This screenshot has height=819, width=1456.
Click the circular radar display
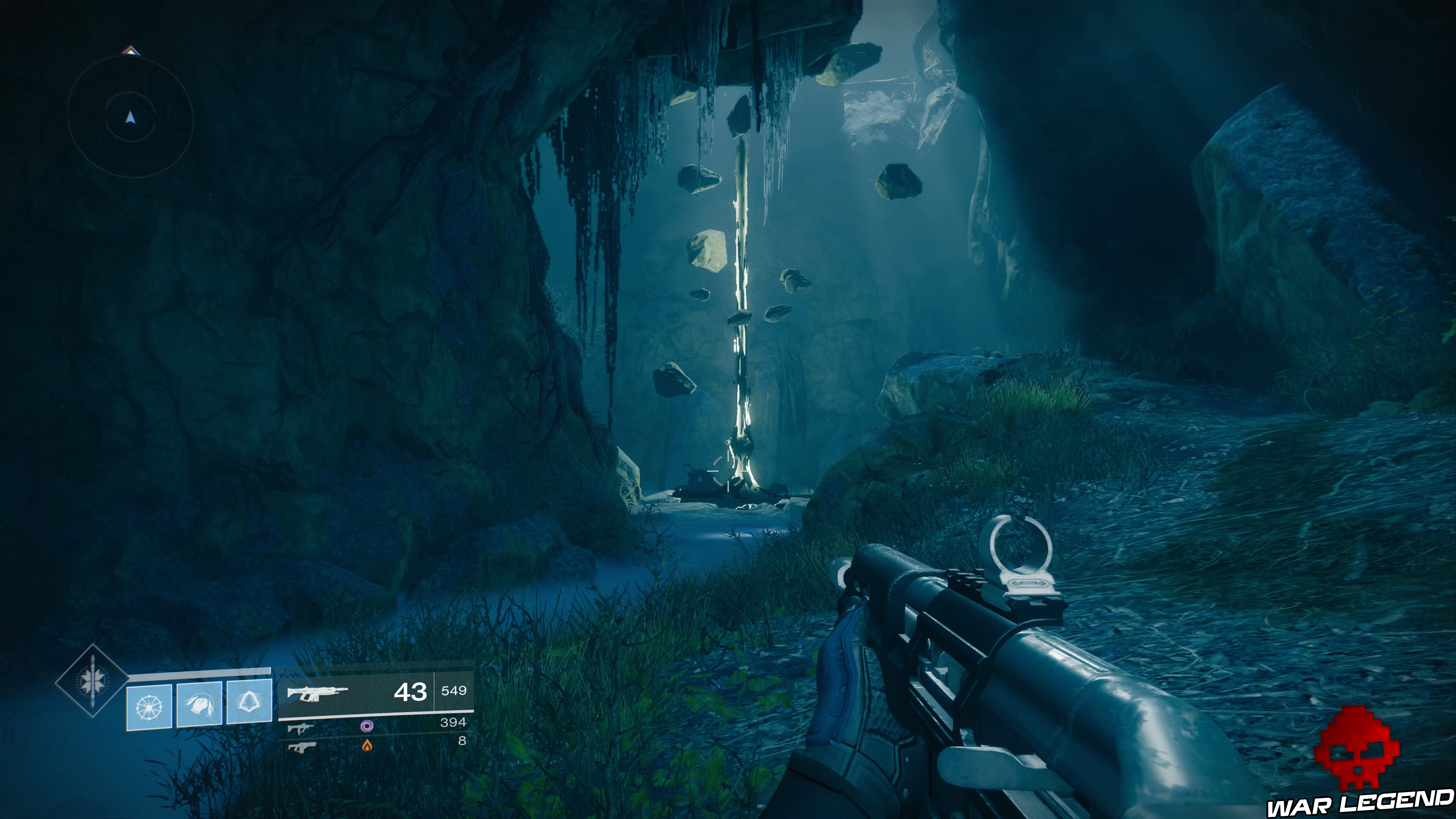coord(130,118)
